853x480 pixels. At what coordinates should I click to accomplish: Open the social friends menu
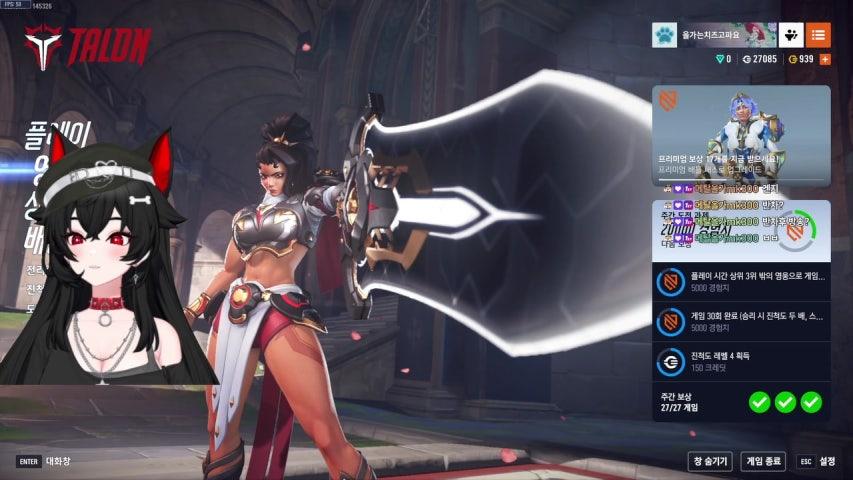(x=791, y=35)
